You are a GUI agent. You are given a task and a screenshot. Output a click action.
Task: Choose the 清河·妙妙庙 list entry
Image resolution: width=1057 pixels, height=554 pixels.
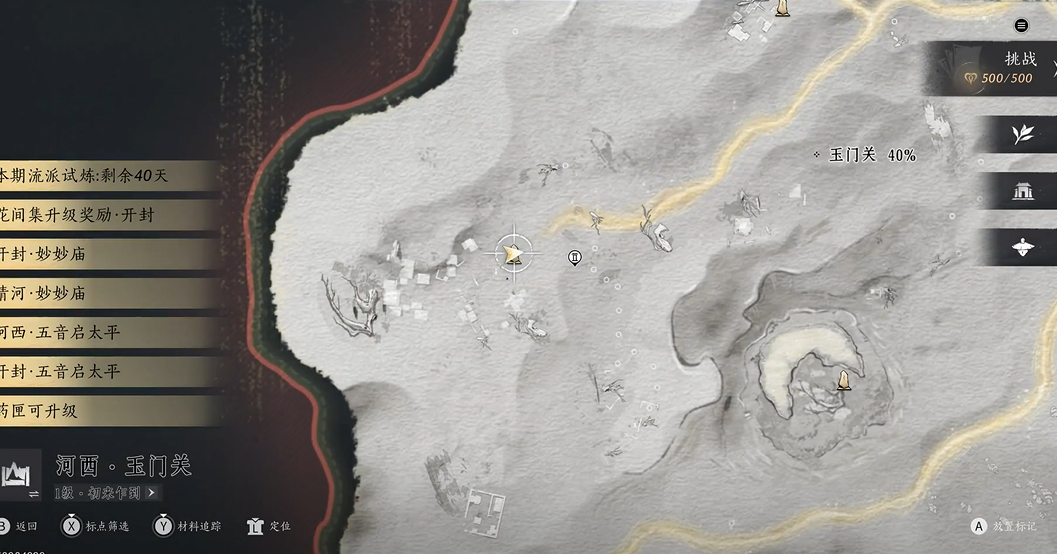[x=100, y=293]
